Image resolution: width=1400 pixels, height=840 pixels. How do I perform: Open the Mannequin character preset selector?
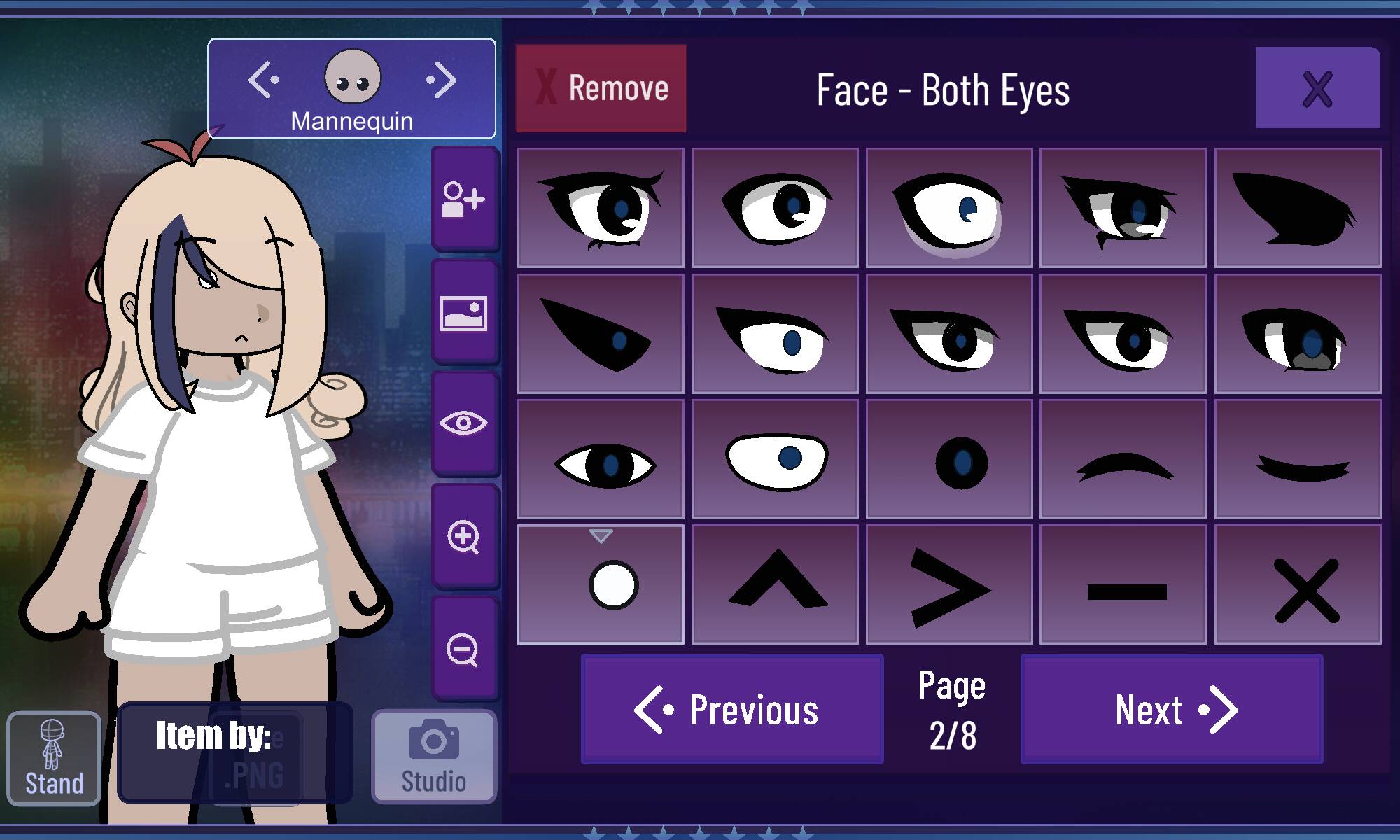click(x=352, y=89)
